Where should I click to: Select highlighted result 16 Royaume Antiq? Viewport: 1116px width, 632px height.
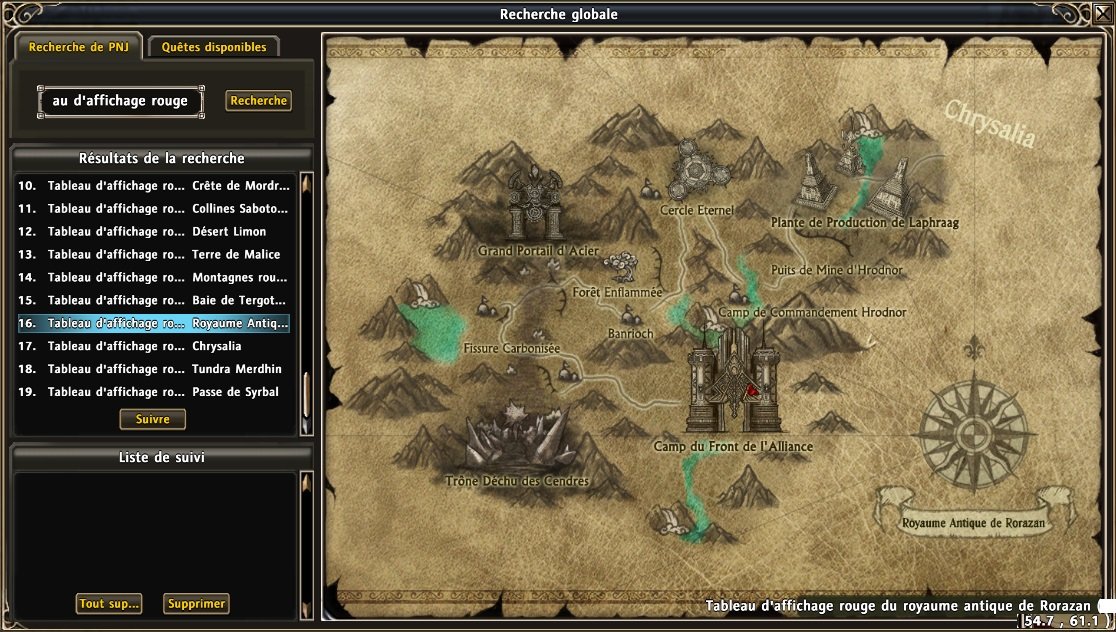pos(154,324)
